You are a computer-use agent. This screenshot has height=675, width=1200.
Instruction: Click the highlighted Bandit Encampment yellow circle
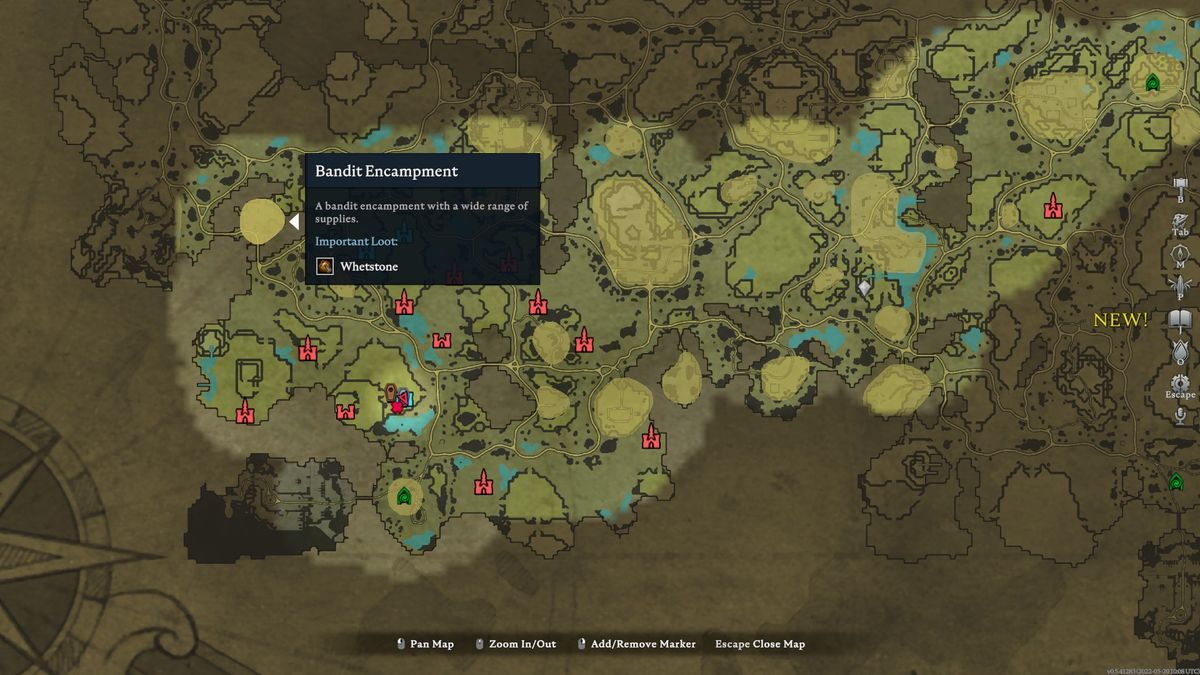(x=262, y=221)
